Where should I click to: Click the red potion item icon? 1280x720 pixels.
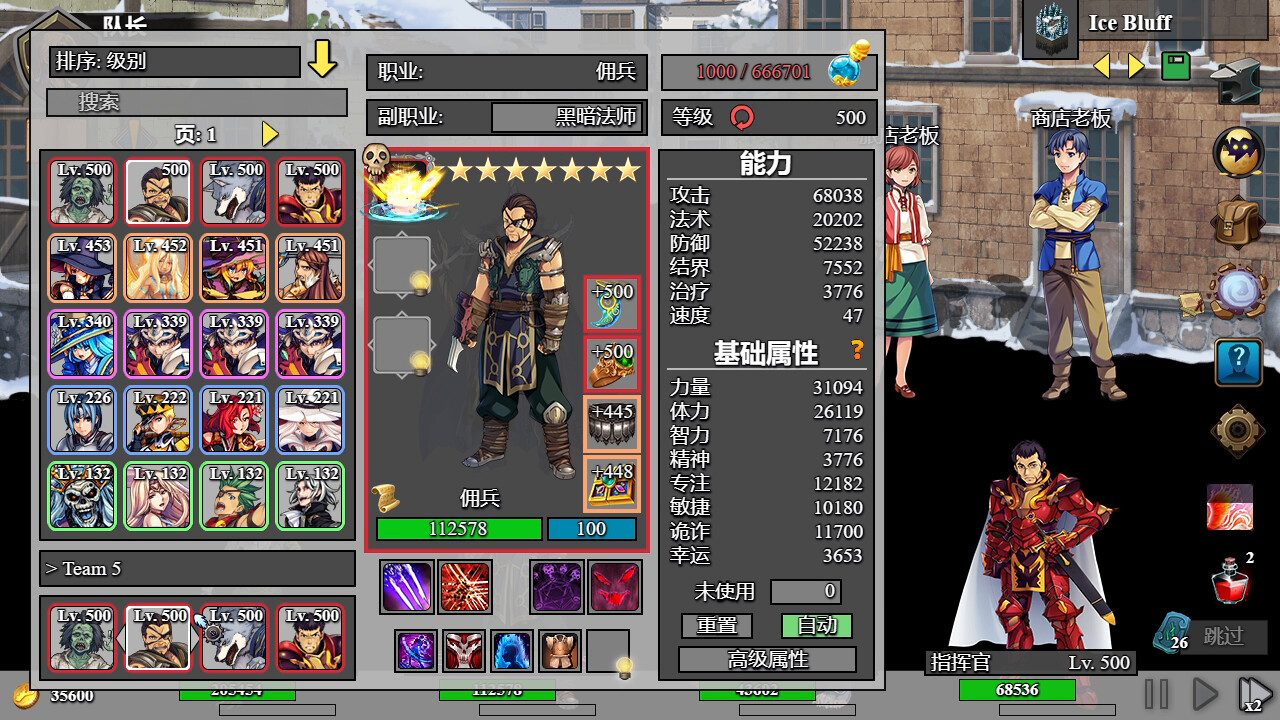1231,585
